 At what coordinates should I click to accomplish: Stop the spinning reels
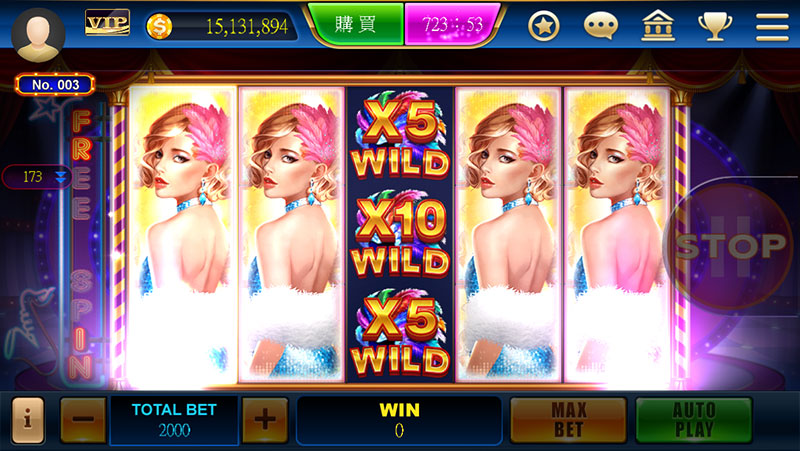[x=731, y=246]
